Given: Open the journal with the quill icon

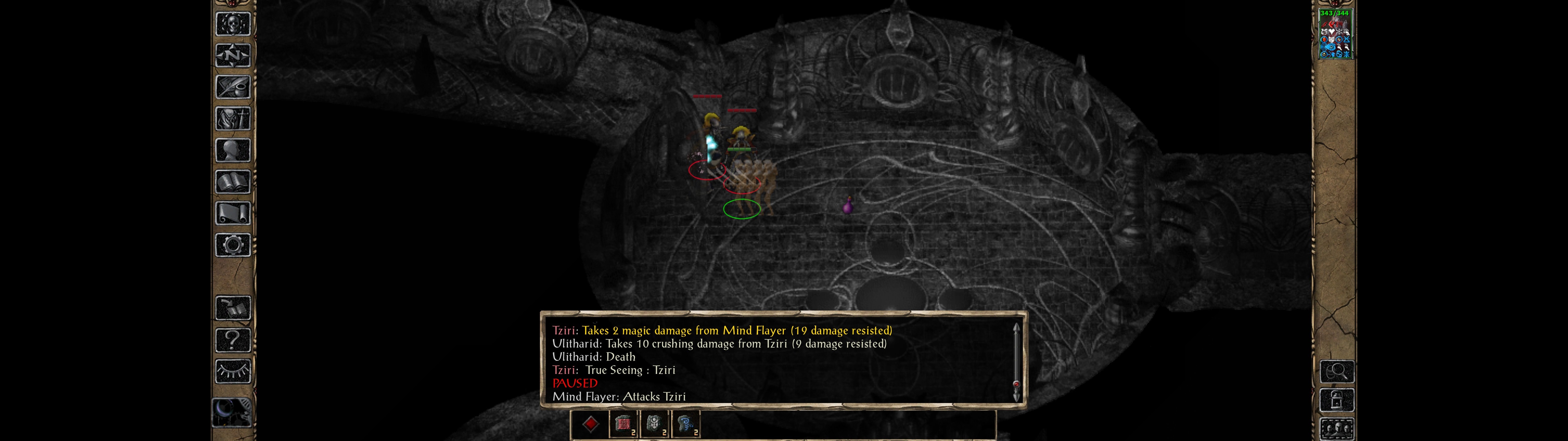Looking at the screenshot, I should 233,87.
